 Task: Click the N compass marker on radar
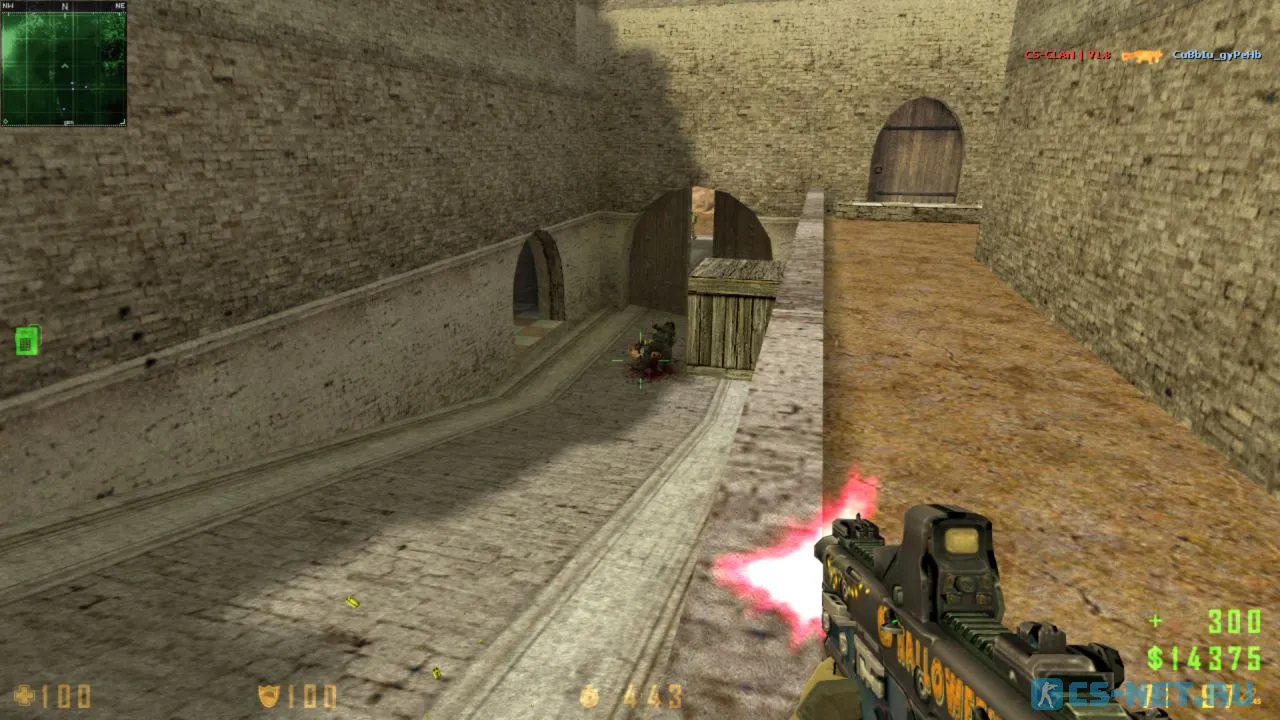click(x=64, y=6)
